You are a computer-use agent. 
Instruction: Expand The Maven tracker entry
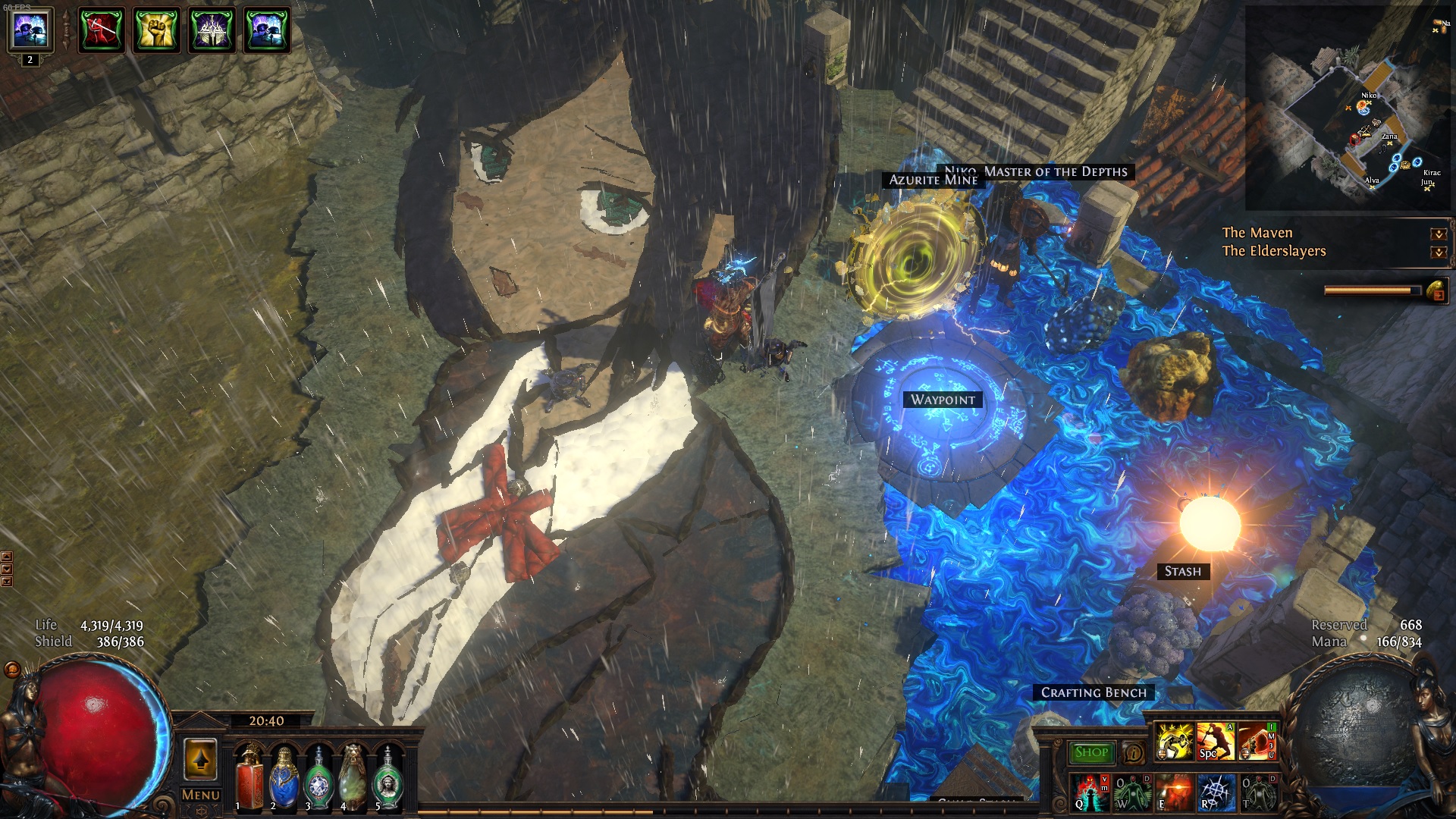[x=1438, y=234]
